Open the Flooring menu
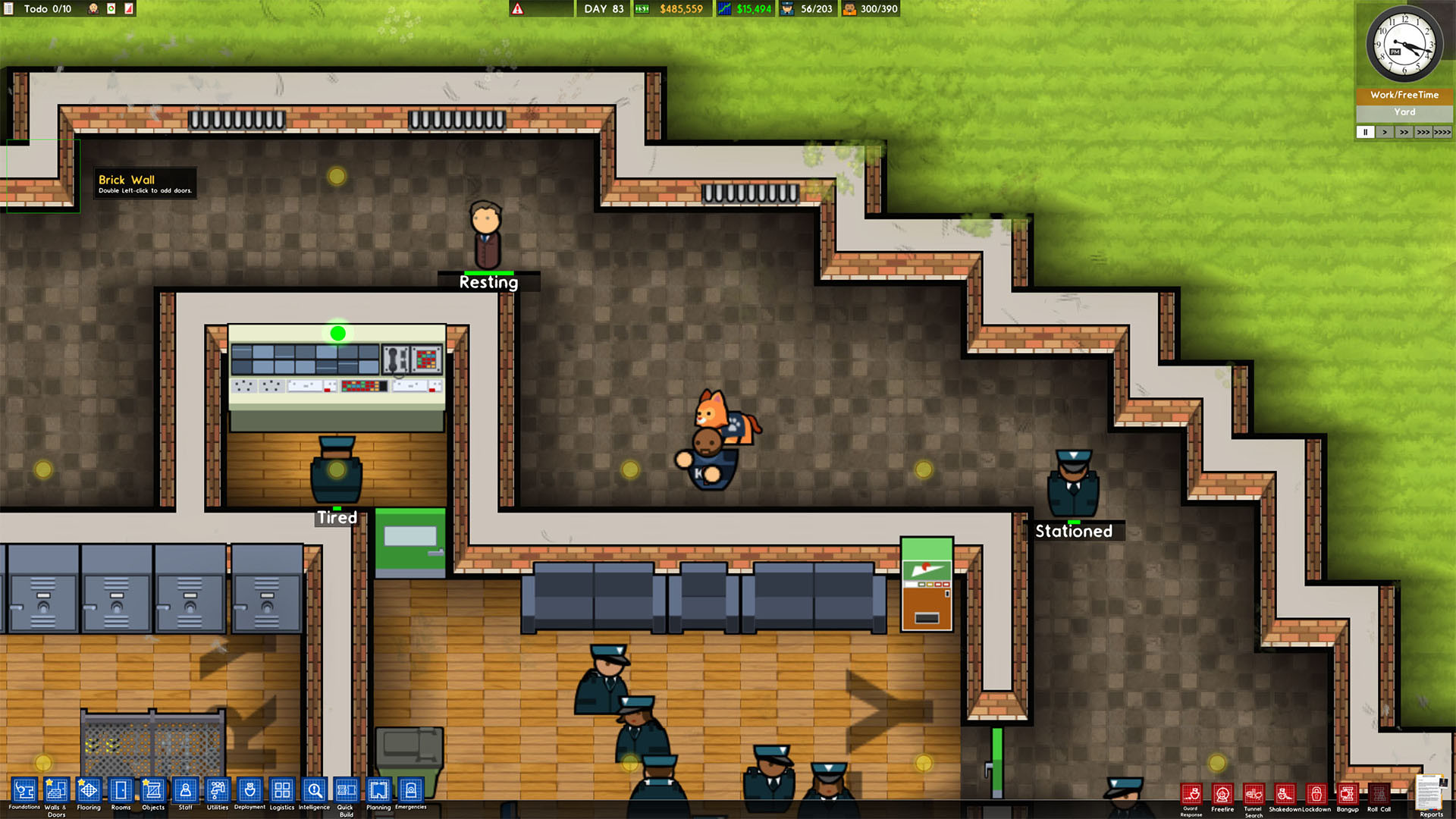This screenshot has height=819, width=1456. pyautogui.click(x=89, y=792)
